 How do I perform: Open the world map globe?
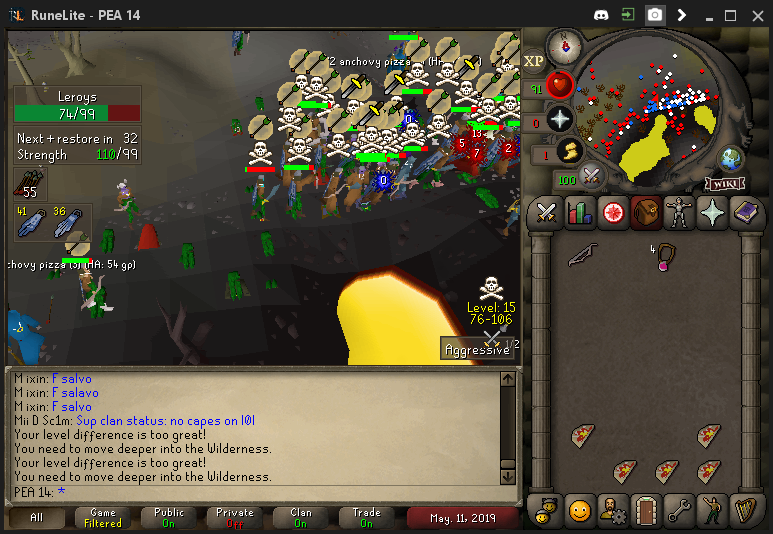click(x=731, y=159)
